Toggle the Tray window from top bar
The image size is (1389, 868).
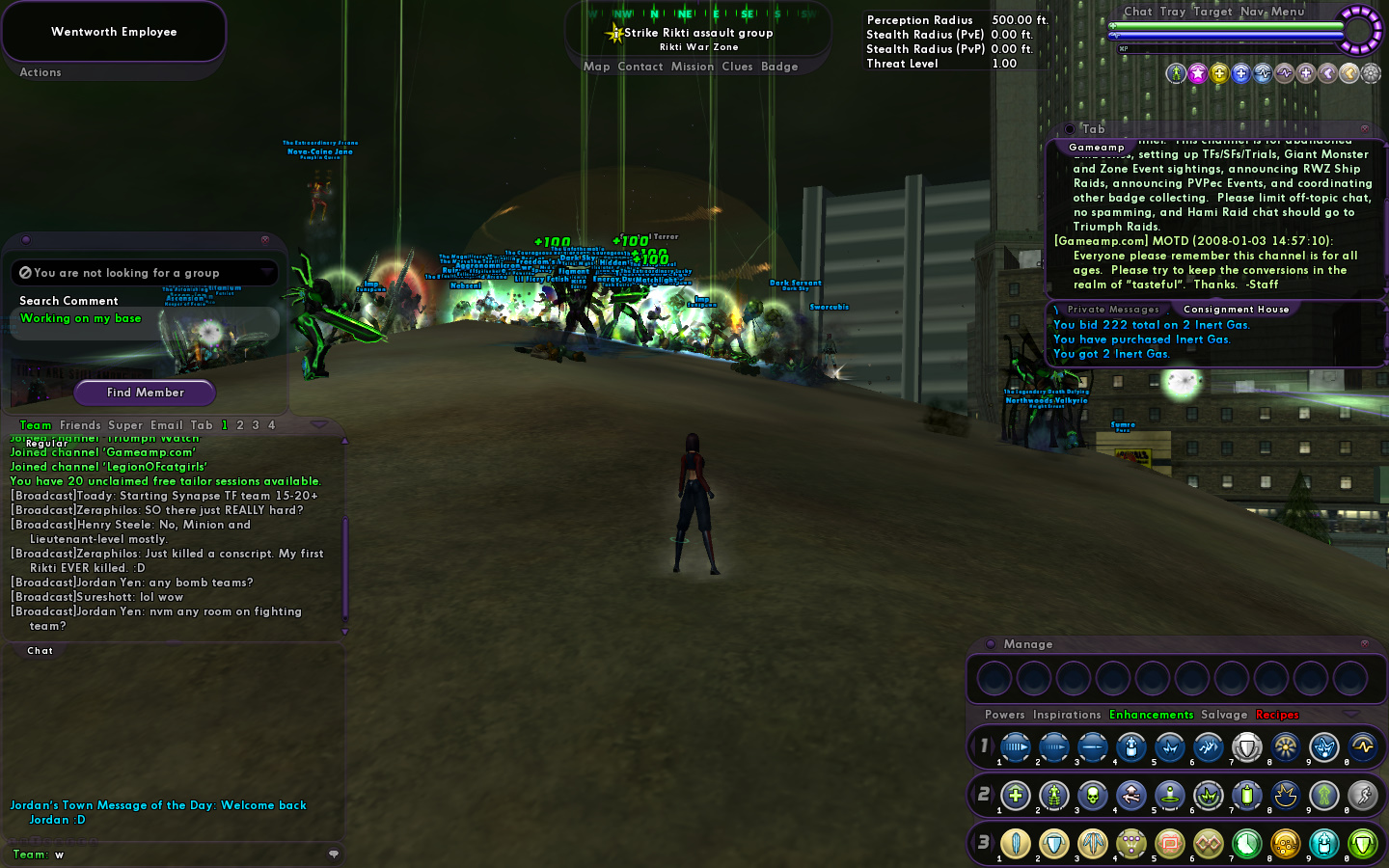pos(1173,12)
